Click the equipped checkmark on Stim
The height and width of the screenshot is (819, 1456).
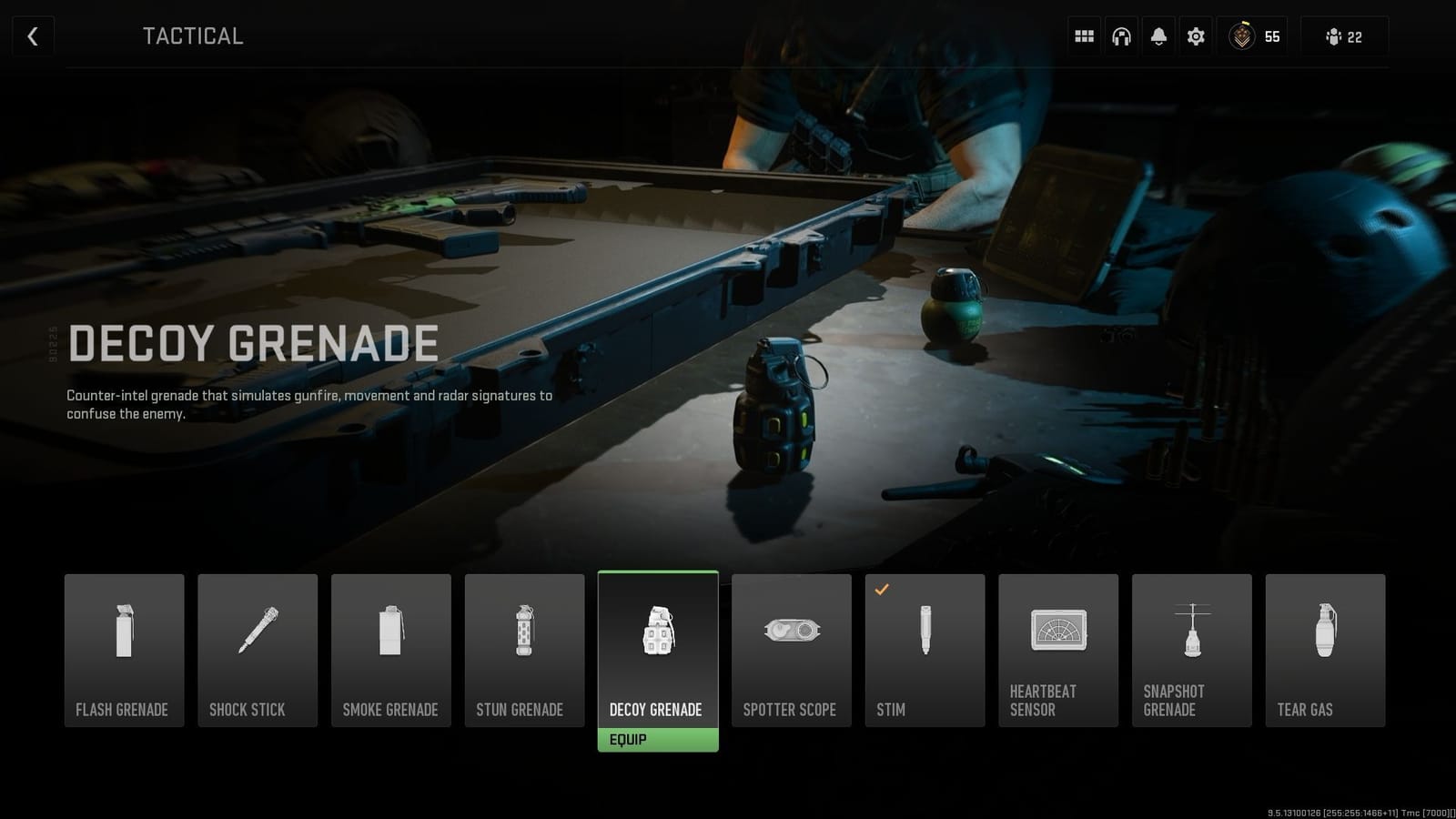tap(881, 590)
